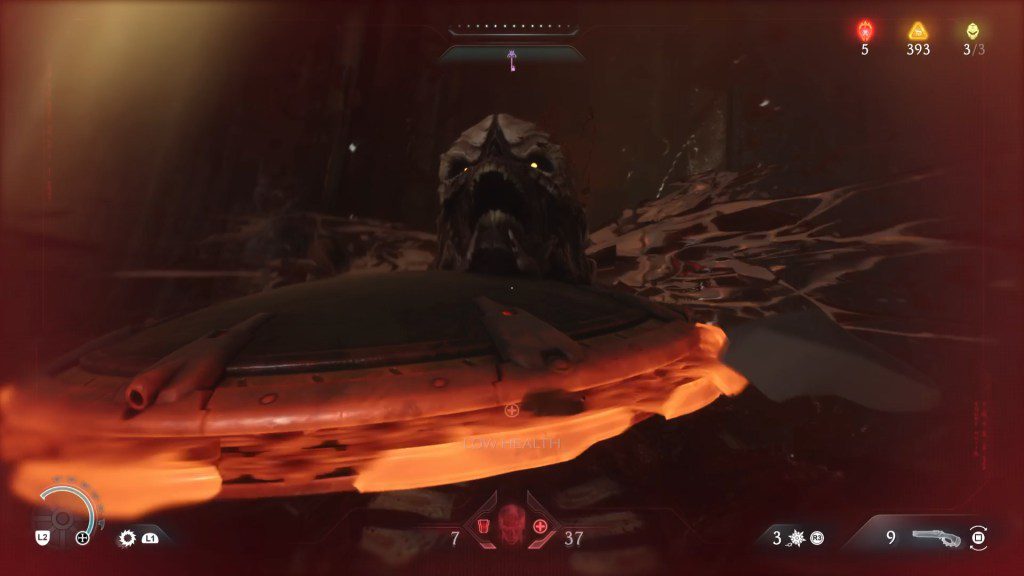
Task: Select the red armor icon beside the skull
Action: 483,527
